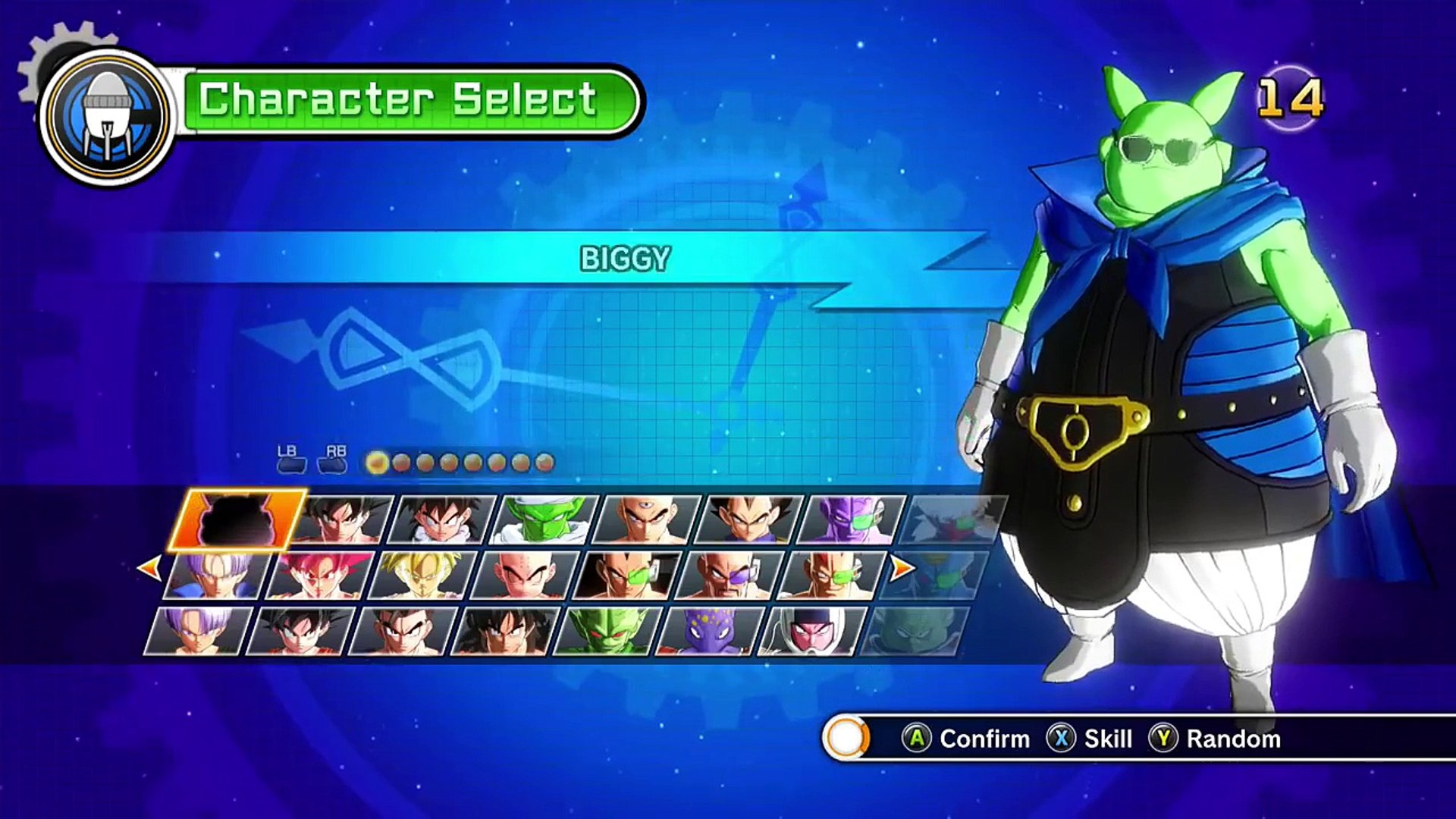Pick three-eyed Tien's portrait
This screenshot has height=819, width=1456.
(647, 520)
